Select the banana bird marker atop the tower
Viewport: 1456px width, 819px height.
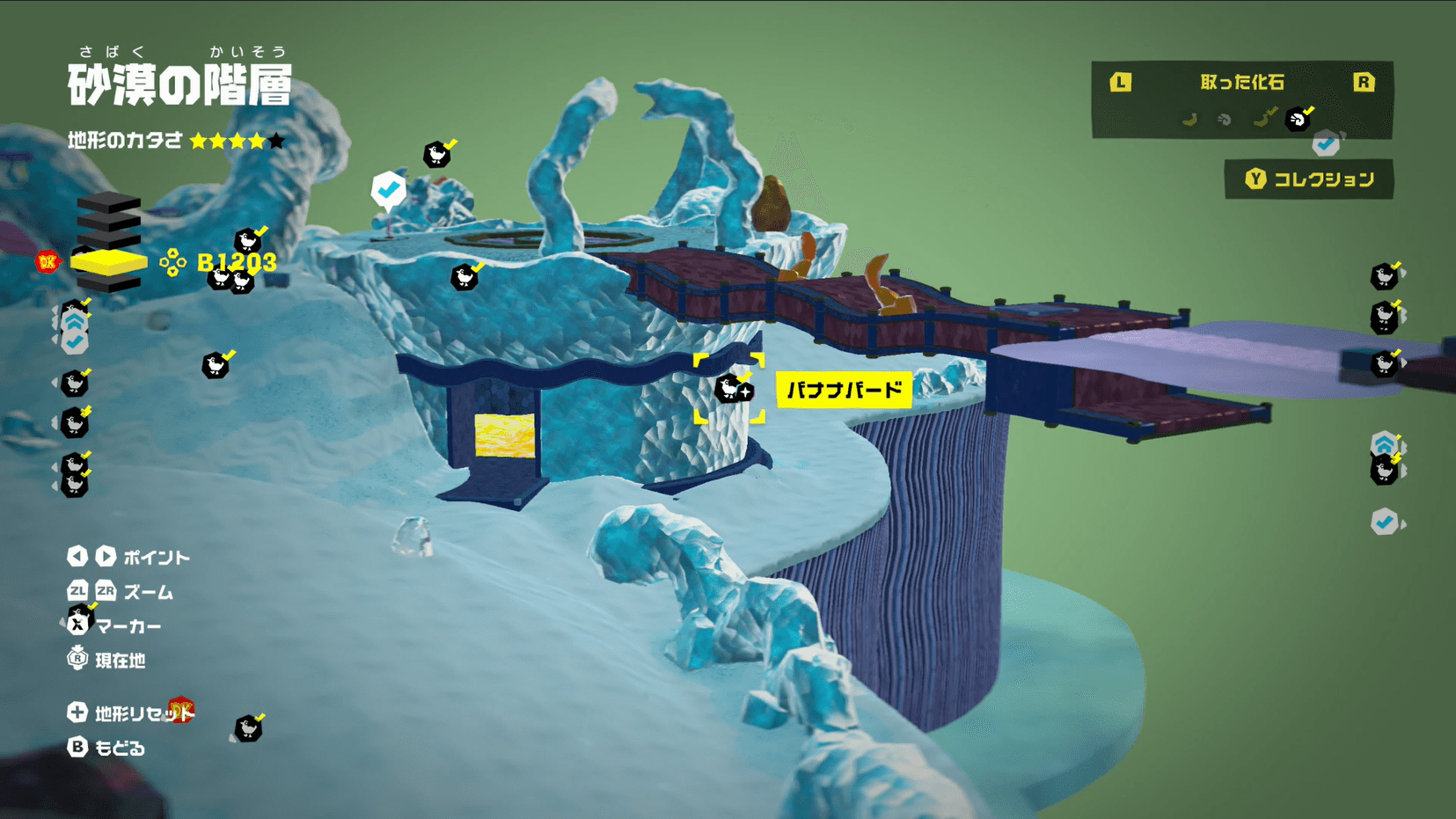(437, 155)
